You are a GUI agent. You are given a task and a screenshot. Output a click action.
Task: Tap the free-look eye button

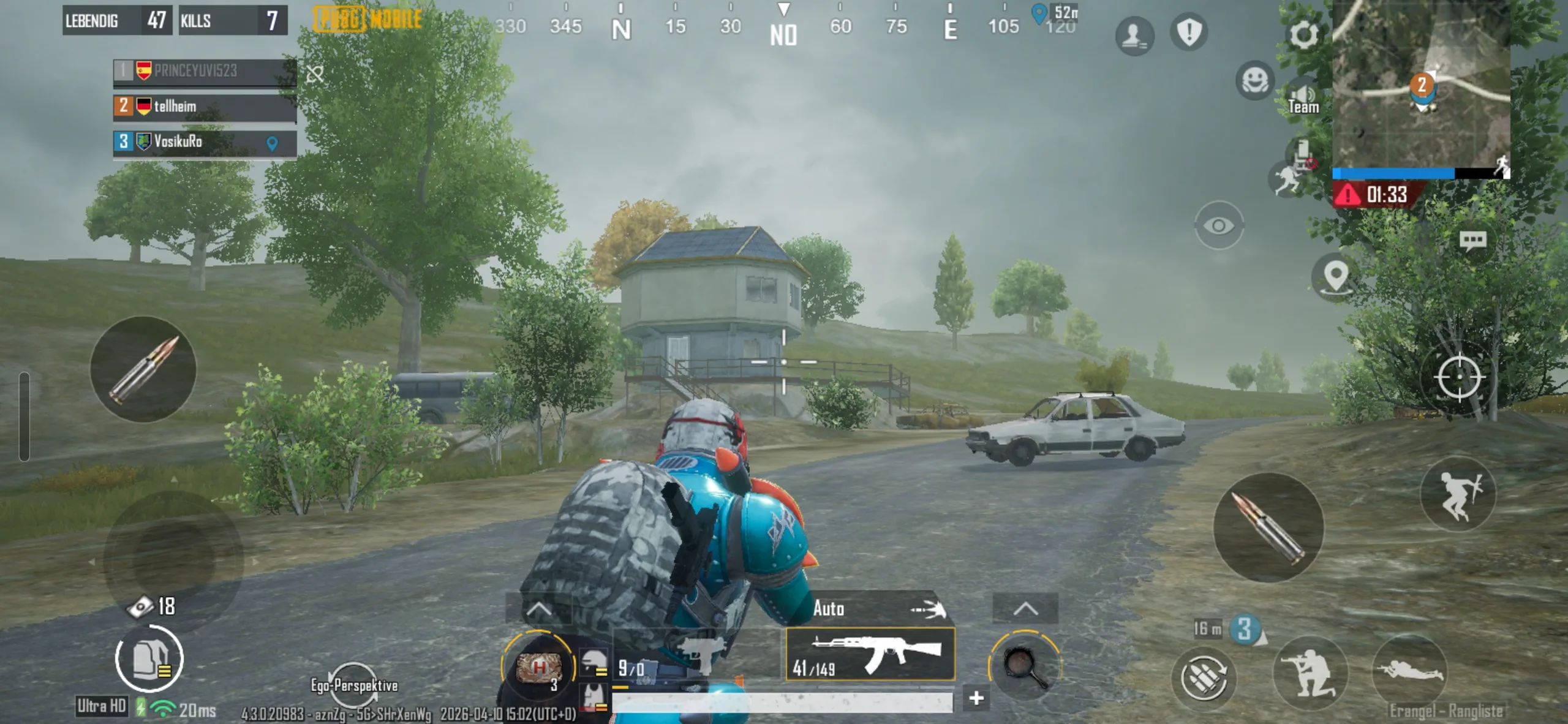1218,225
